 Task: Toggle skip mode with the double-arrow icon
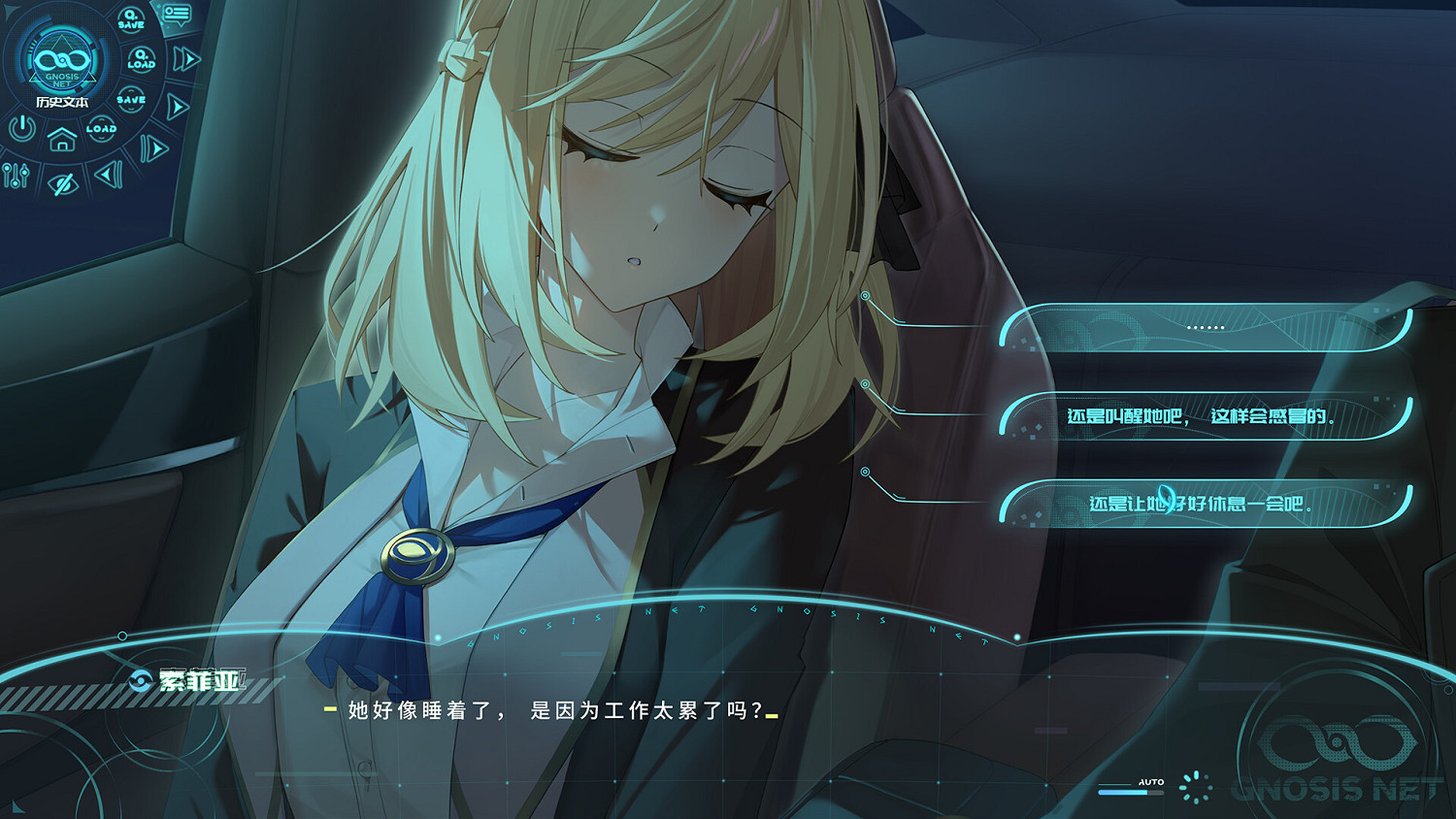184,58
